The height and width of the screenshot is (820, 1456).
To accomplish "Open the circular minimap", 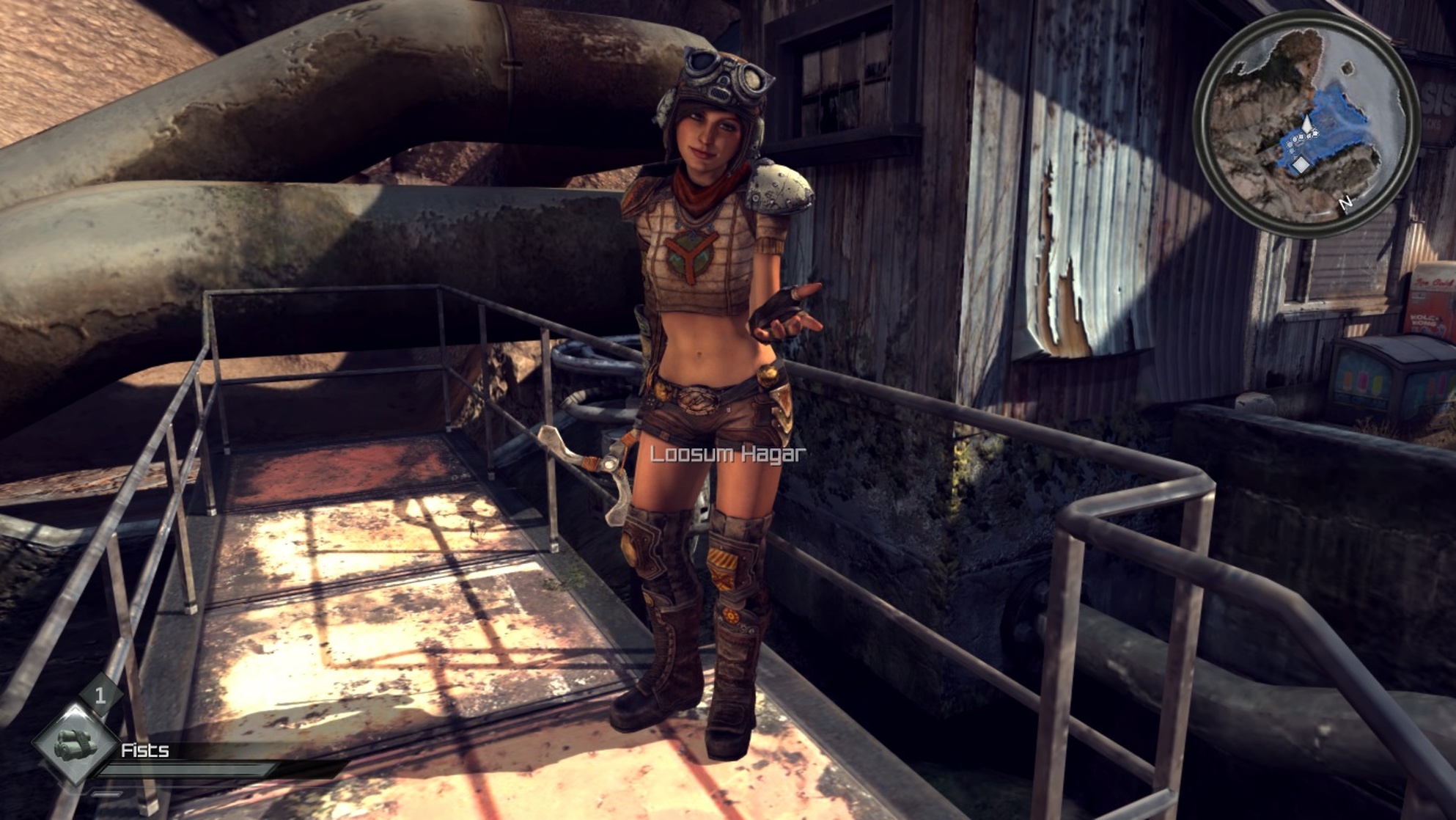I will tap(1306, 124).
